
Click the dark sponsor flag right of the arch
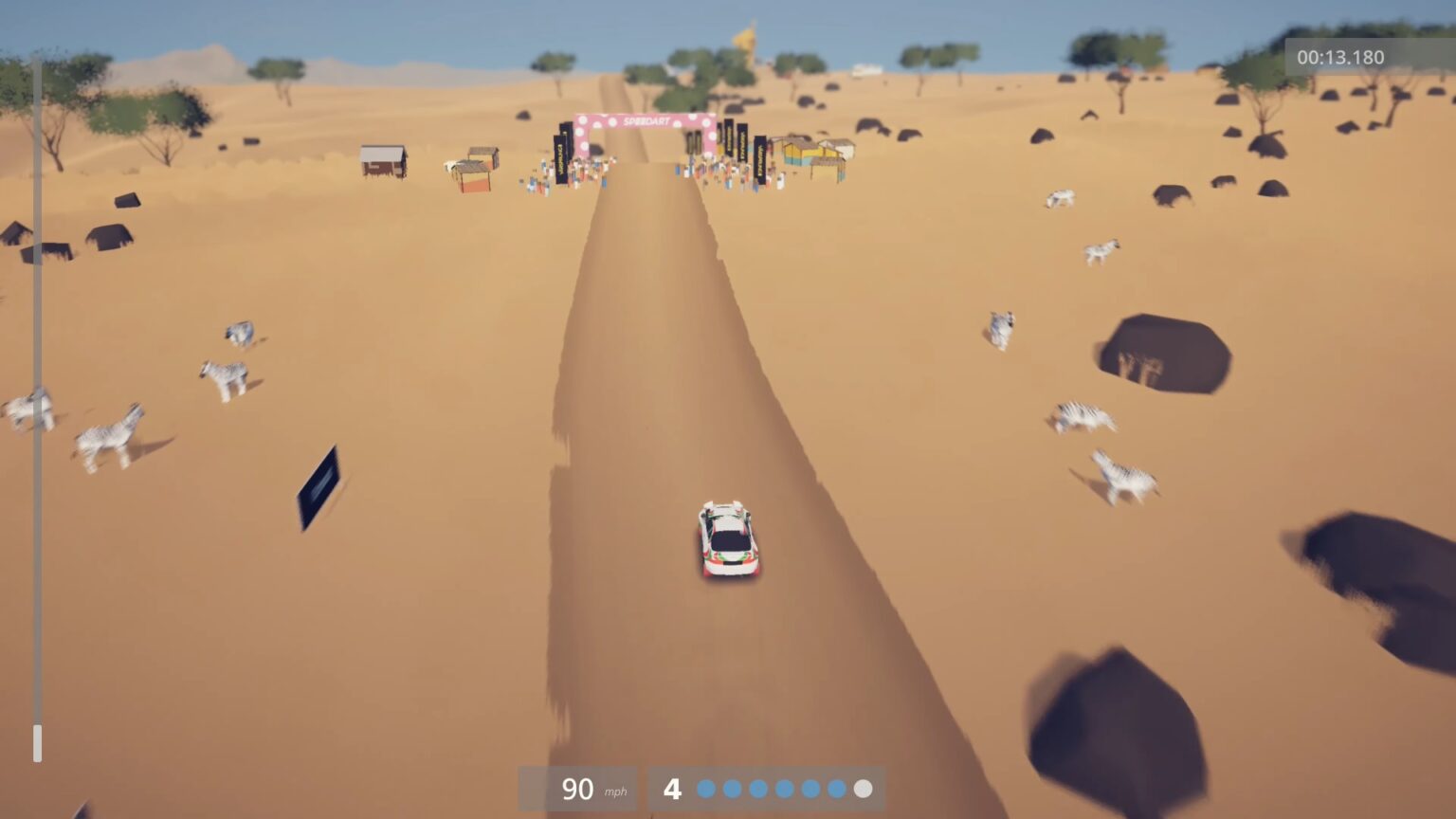(x=741, y=144)
